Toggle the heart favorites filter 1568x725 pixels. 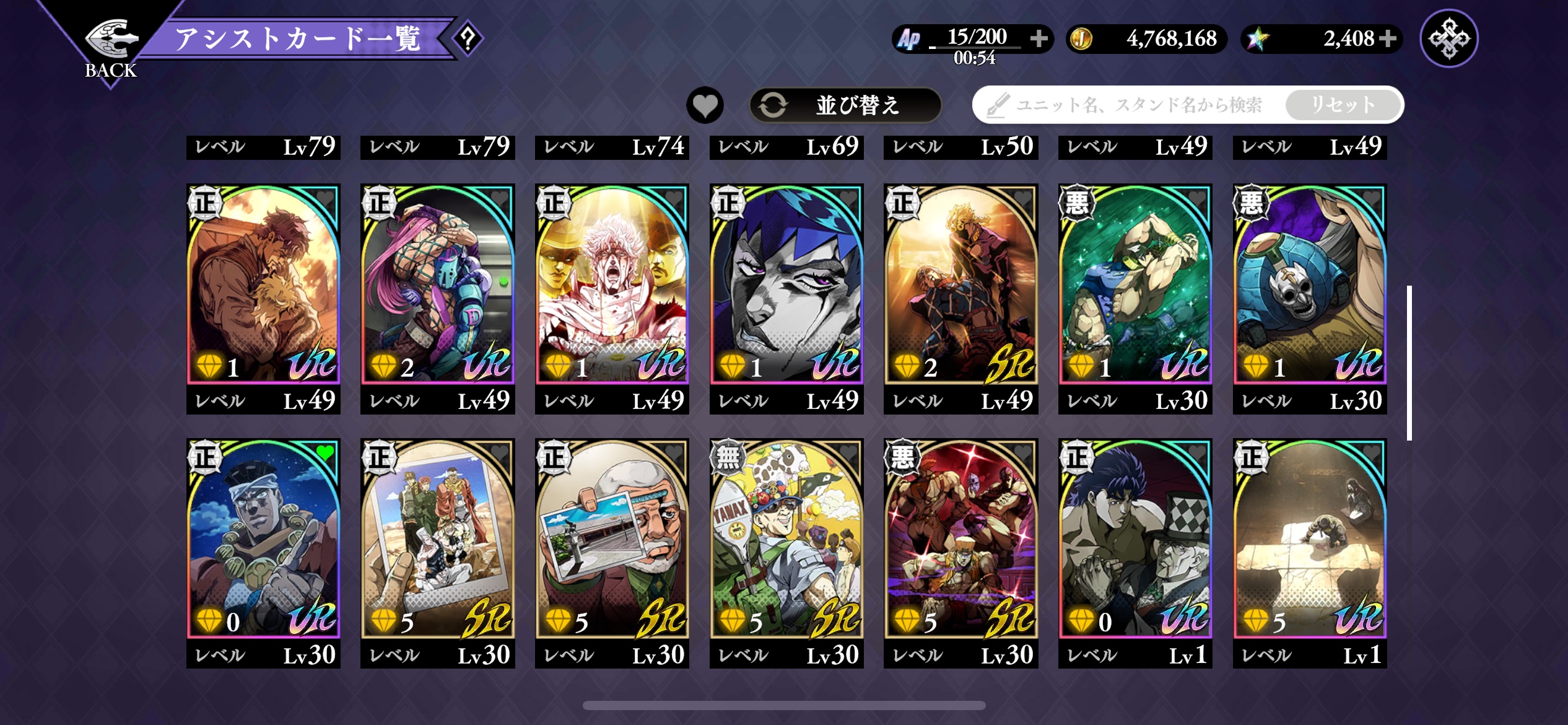(705, 105)
